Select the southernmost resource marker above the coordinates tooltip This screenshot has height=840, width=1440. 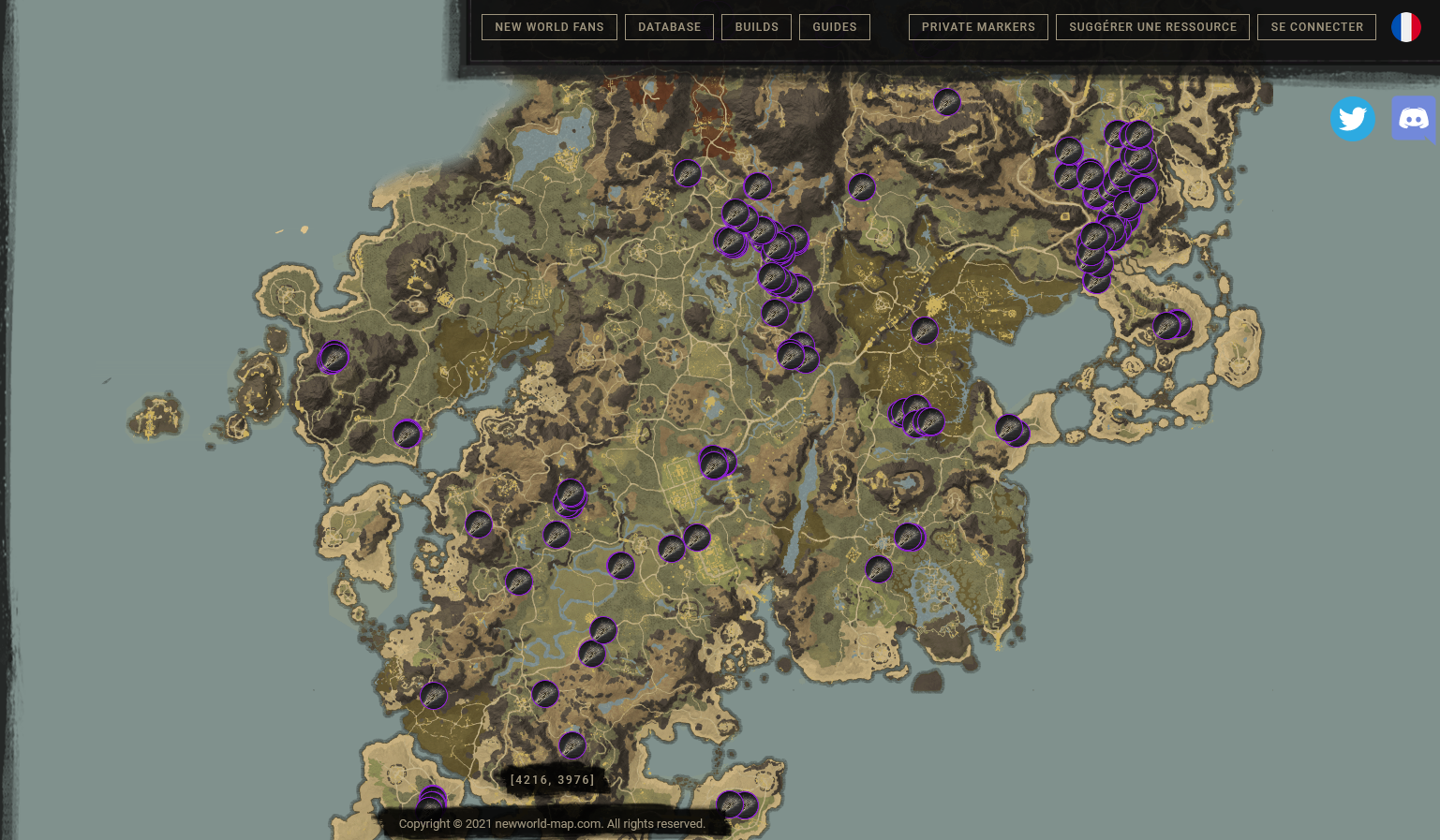pyautogui.click(x=572, y=745)
